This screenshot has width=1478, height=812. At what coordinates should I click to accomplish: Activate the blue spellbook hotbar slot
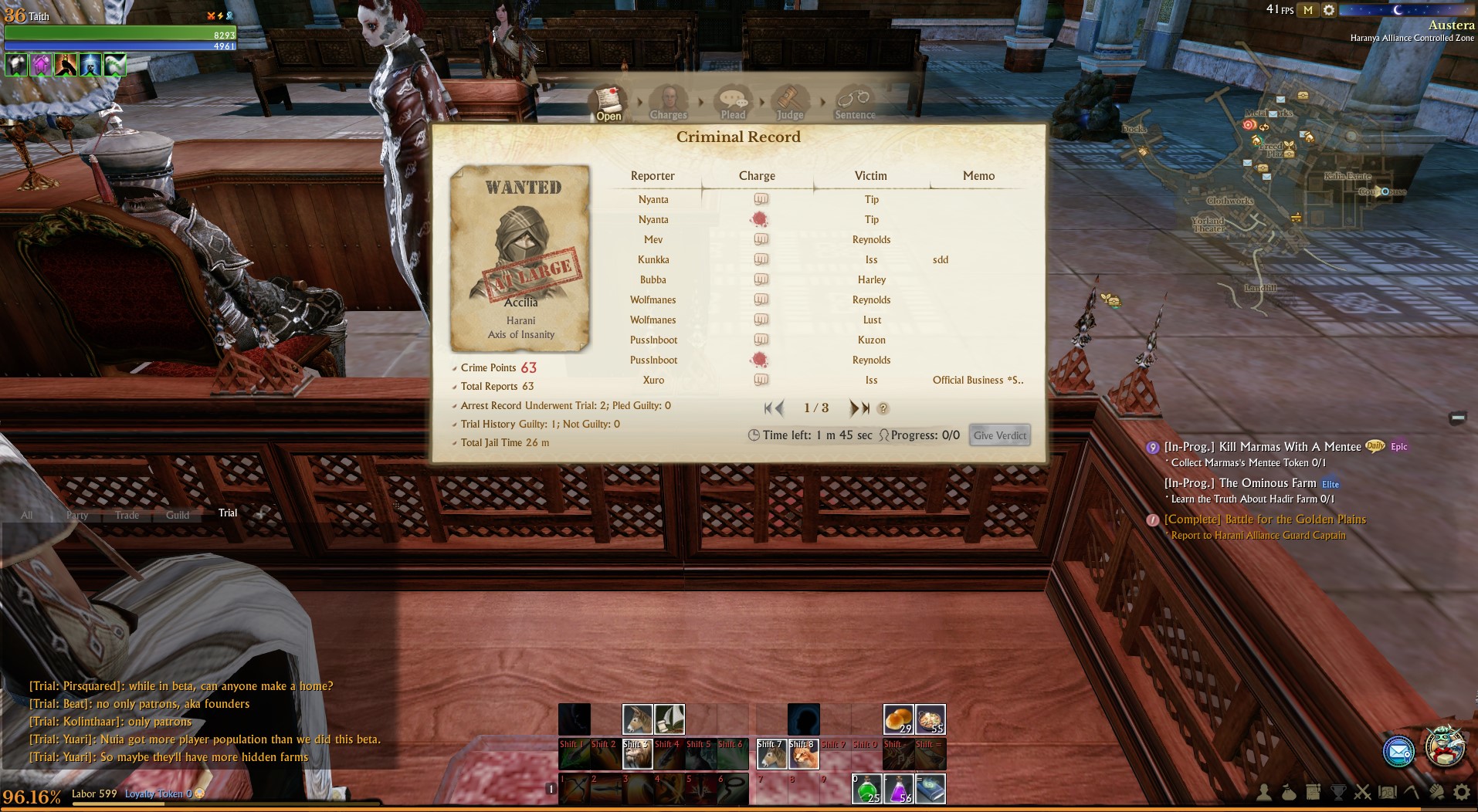coord(931,789)
